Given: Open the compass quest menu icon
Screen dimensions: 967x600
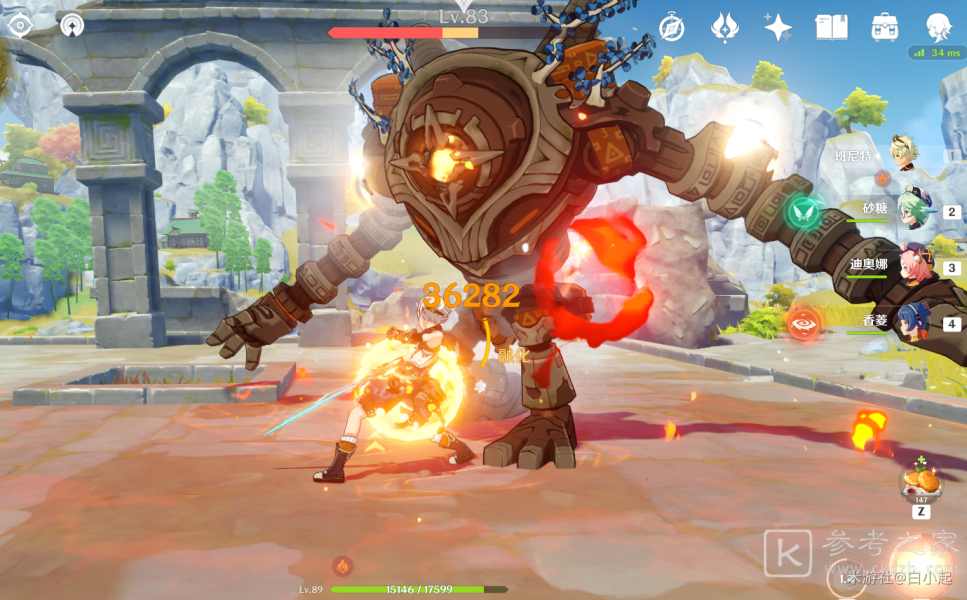Looking at the screenshot, I should (671, 27).
